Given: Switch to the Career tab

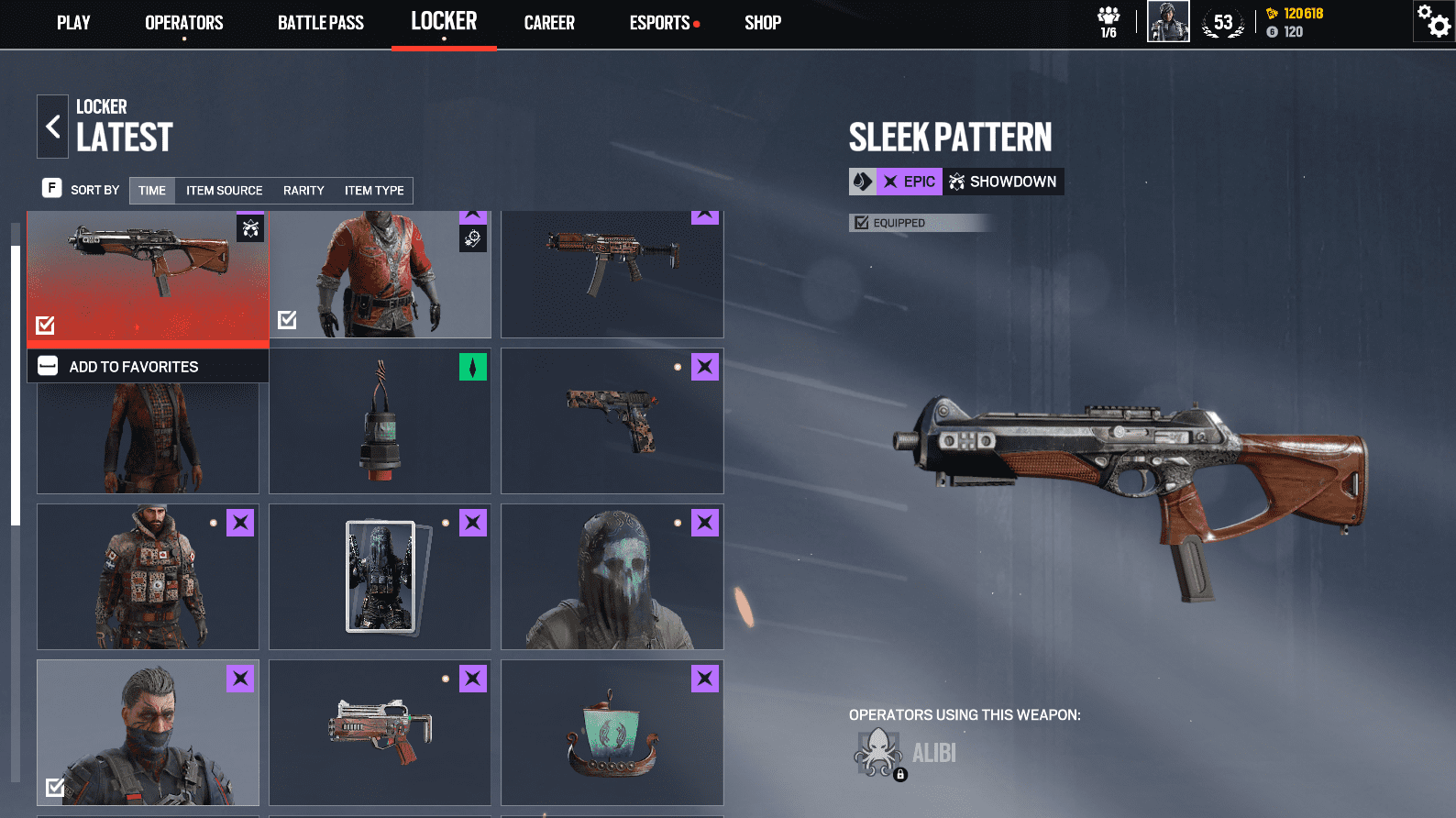Looking at the screenshot, I should click(x=549, y=23).
